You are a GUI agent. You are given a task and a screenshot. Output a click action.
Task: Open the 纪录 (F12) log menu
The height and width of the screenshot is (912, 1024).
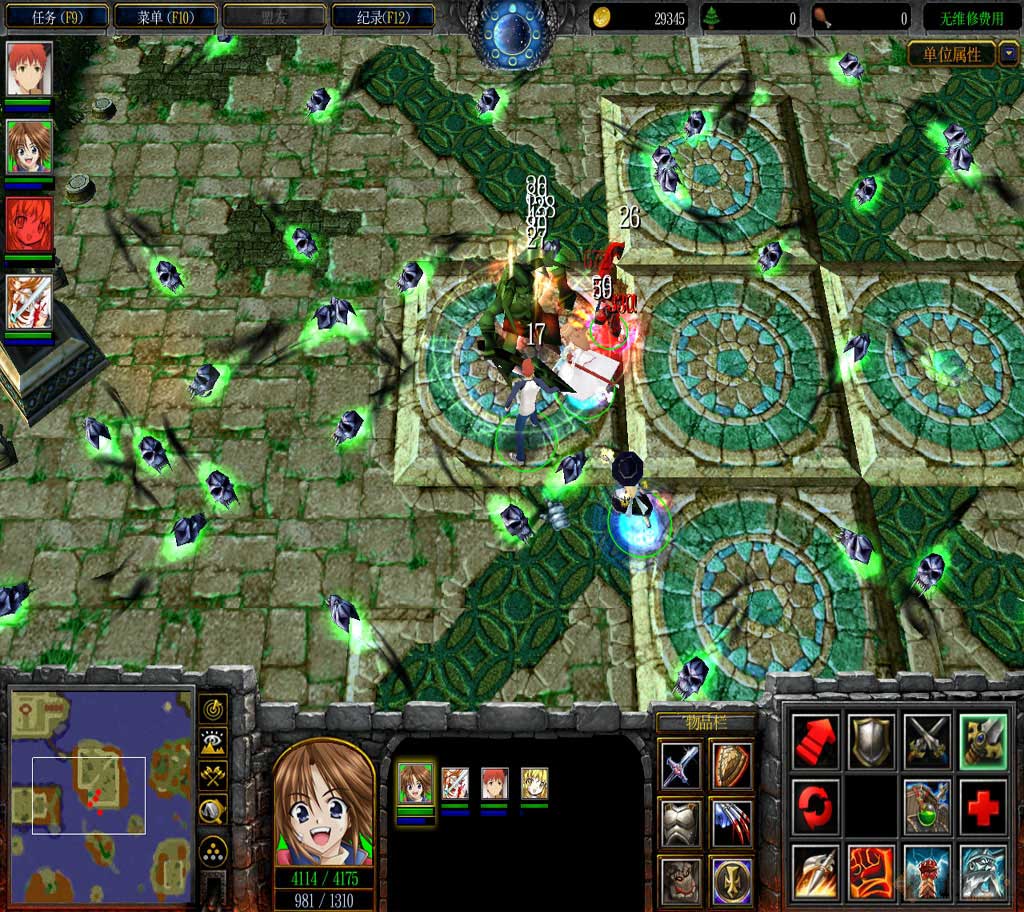pyautogui.click(x=382, y=17)
